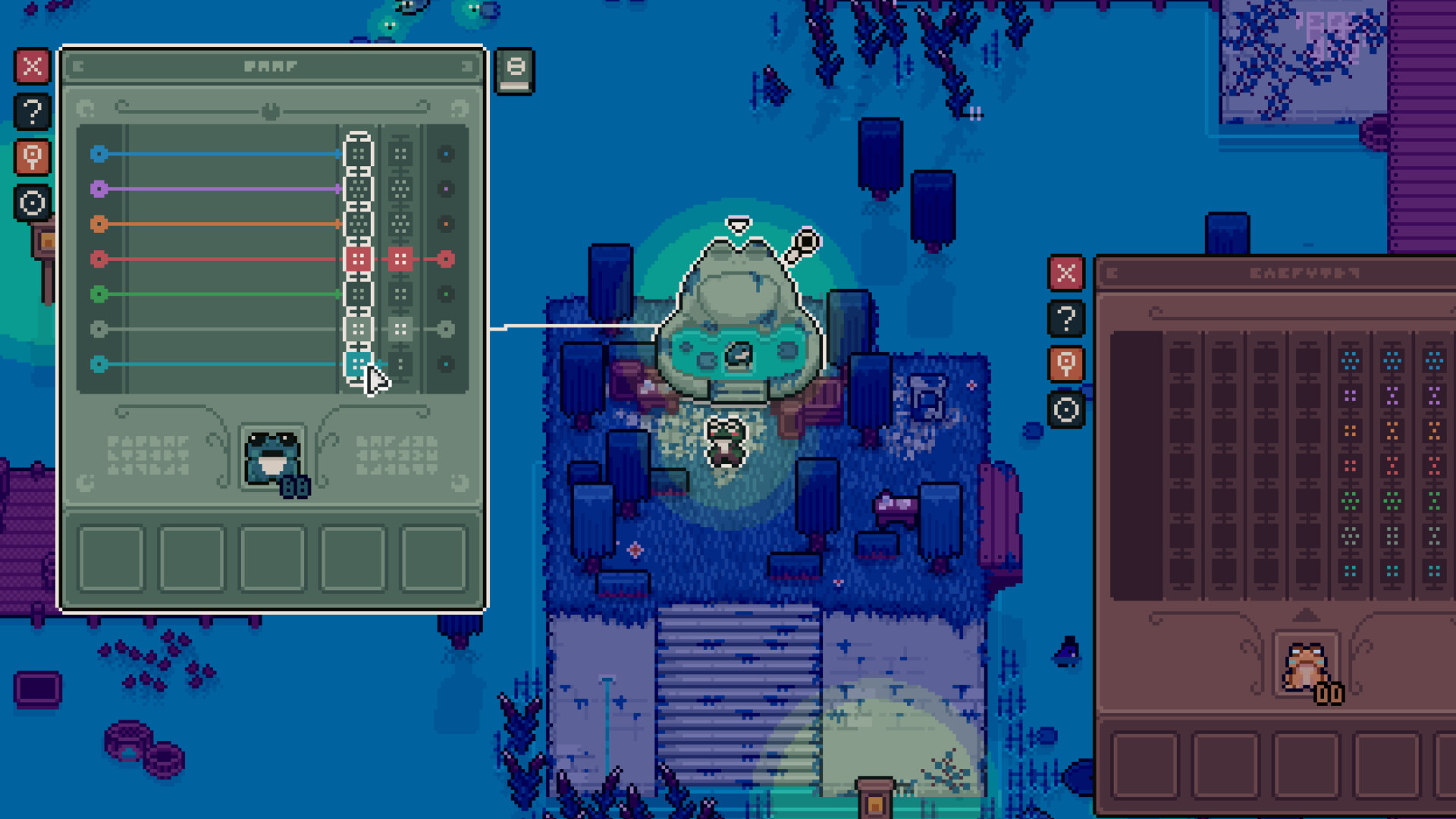Toggle the second-column red dice button
Image resolution: width=1456 pixels, height=819 pixels.
(402, 259)
